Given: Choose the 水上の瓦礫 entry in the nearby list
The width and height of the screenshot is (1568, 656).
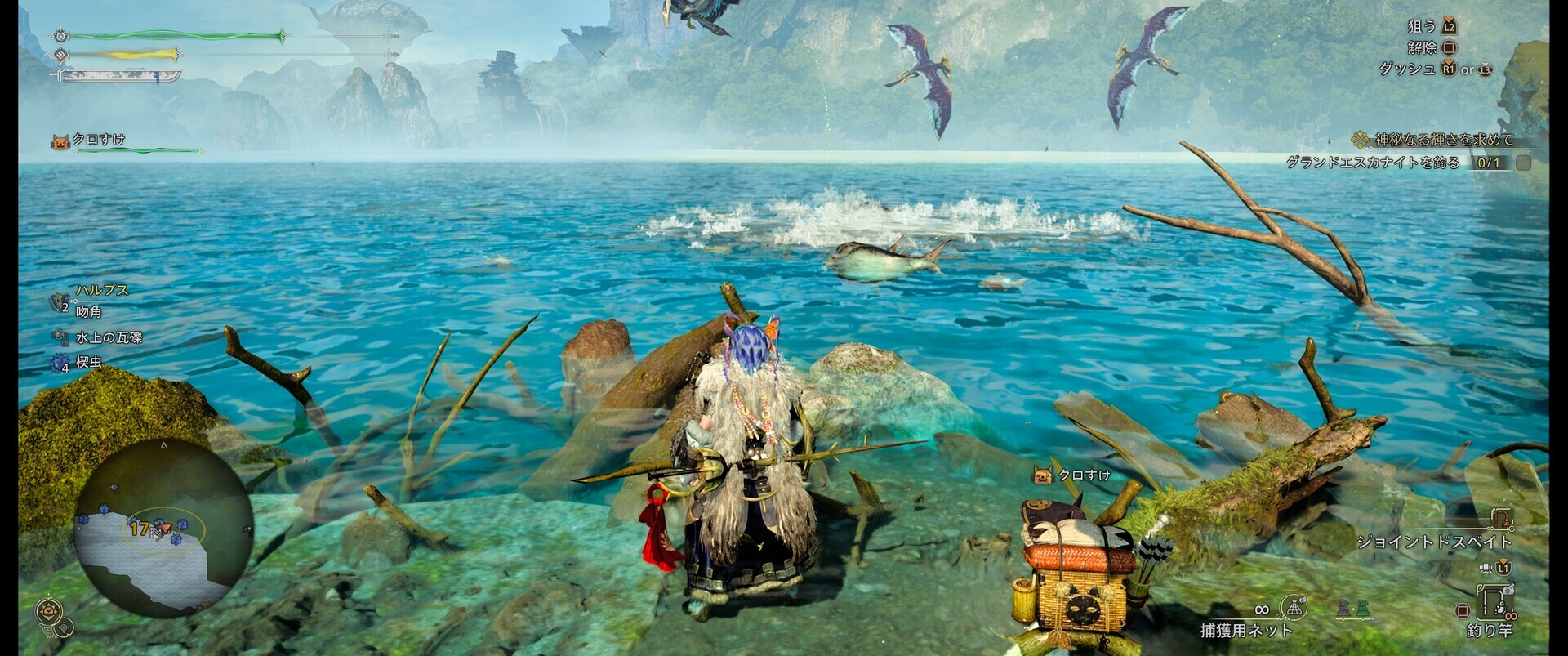Looking at the screenshot, I should (x=108, y=337).
